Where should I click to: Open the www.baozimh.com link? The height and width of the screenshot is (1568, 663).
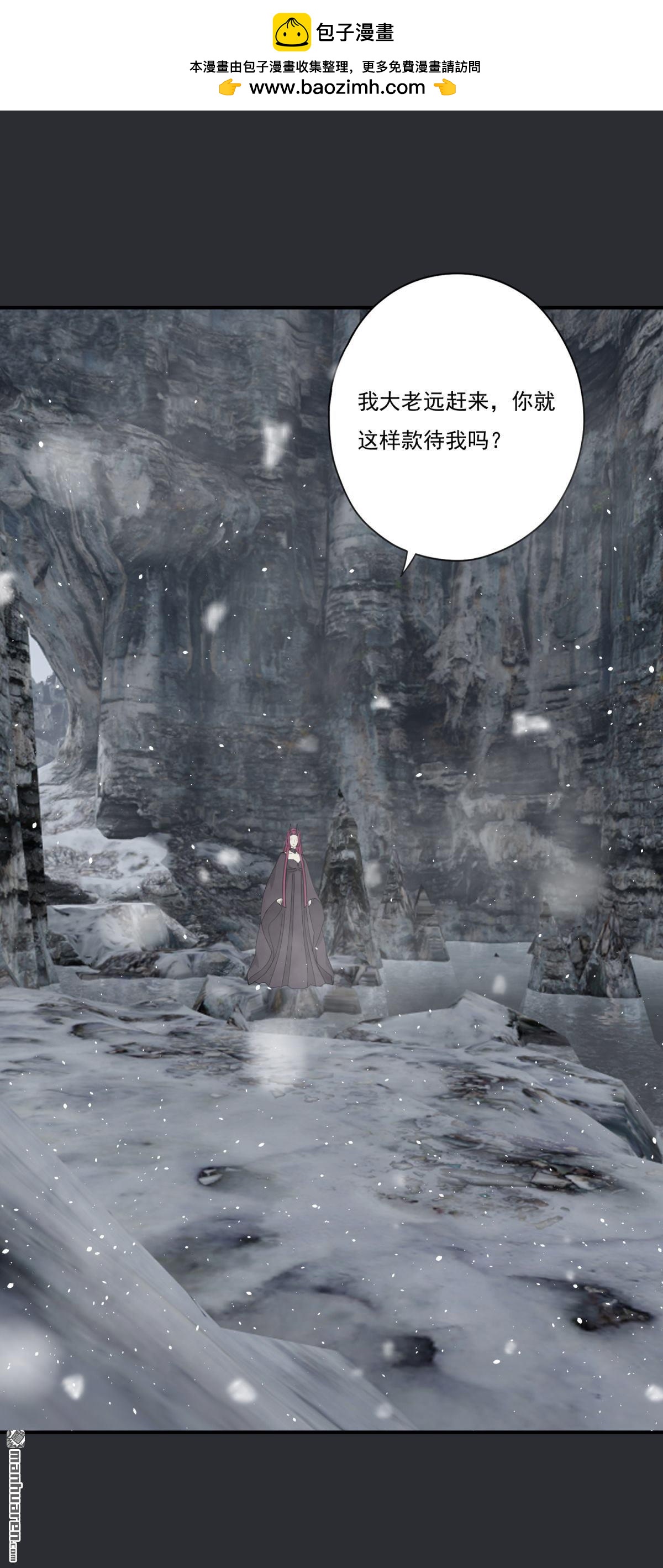pyautogui.click(x=337, y=88)
